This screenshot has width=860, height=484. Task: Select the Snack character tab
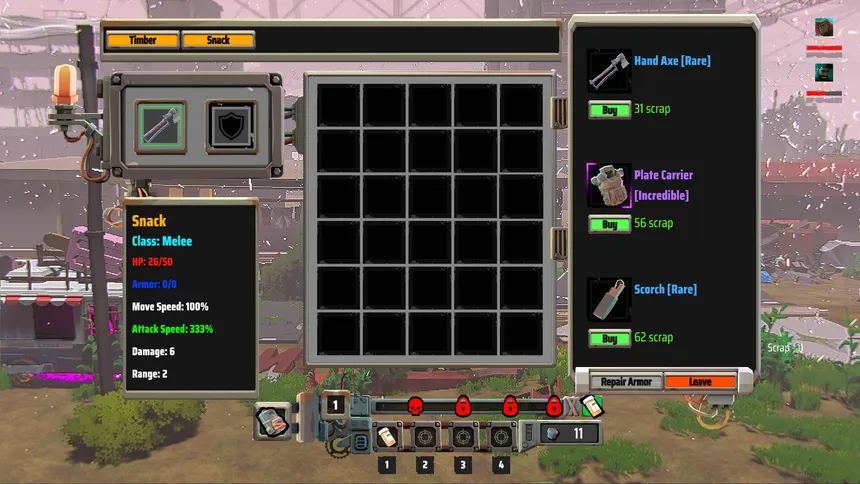pos(218,40)
